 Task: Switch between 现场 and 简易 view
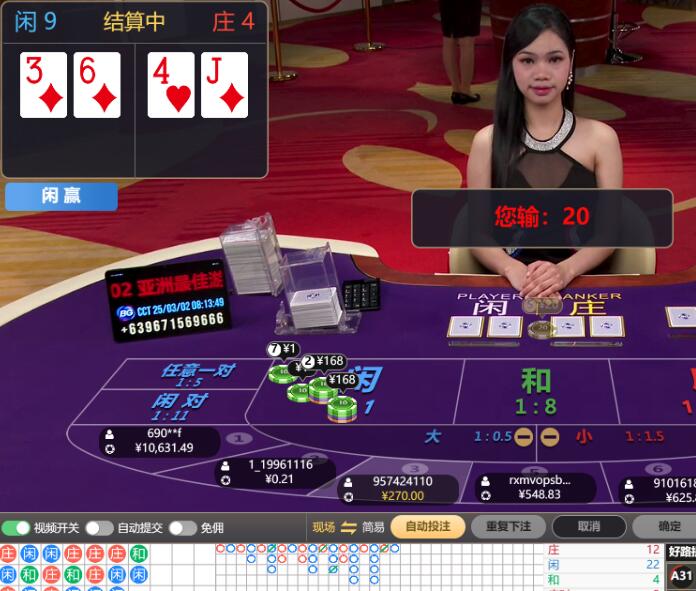[348, 527]
